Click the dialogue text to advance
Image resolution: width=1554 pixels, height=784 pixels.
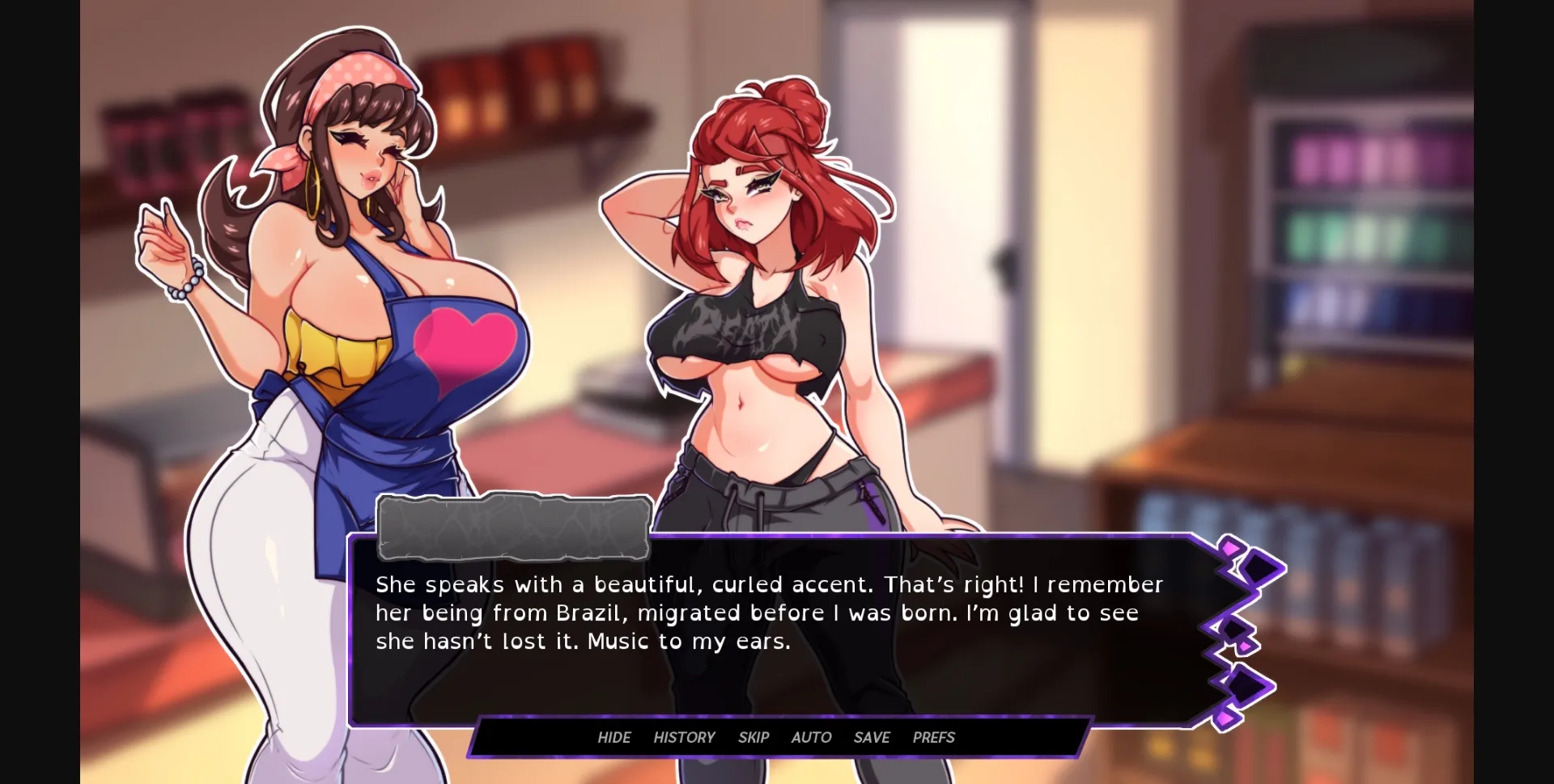pyautogui.click(x=767, y=612)
